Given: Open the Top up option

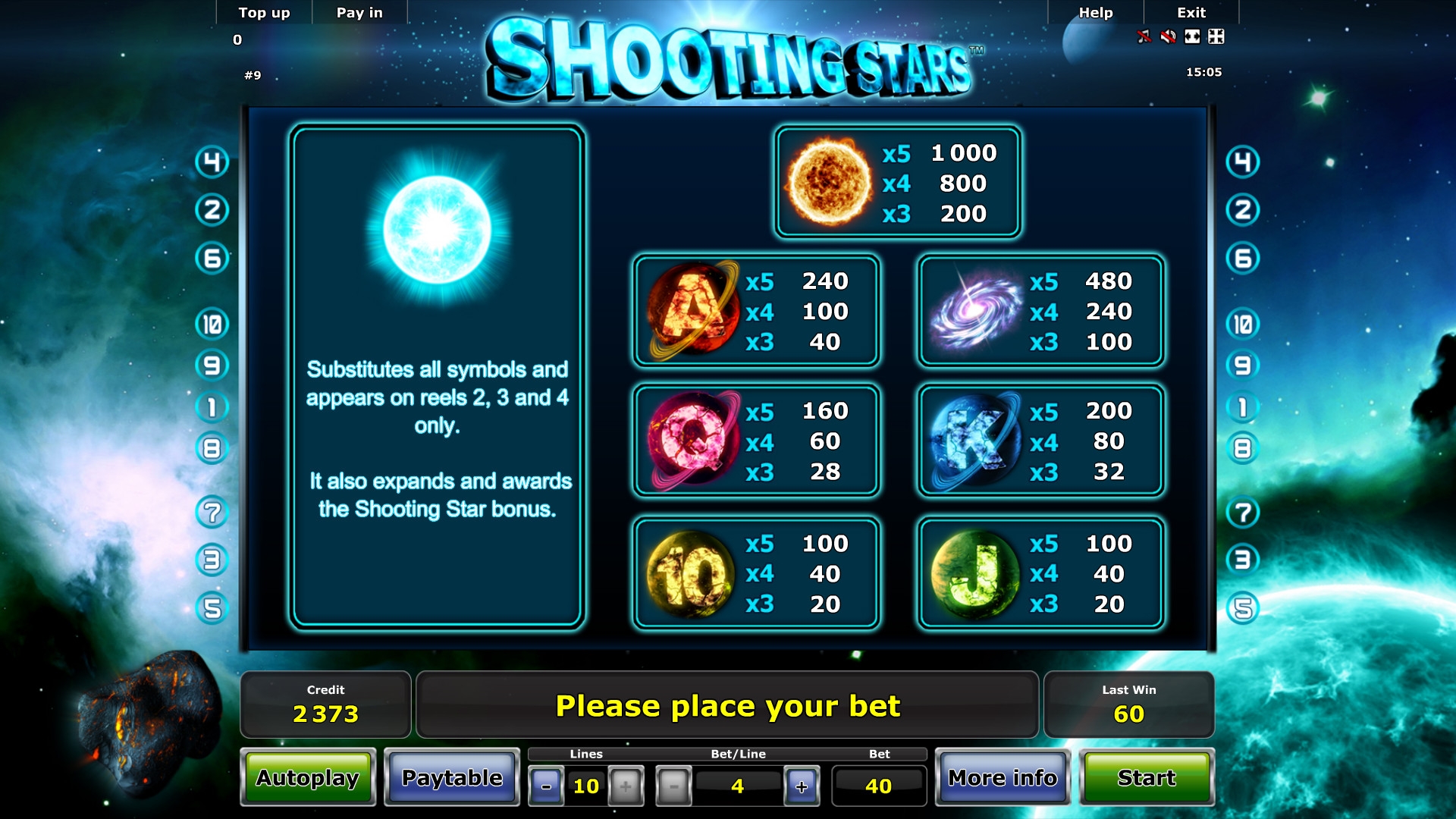Looking at the screenshot, I should coord(264,13).
